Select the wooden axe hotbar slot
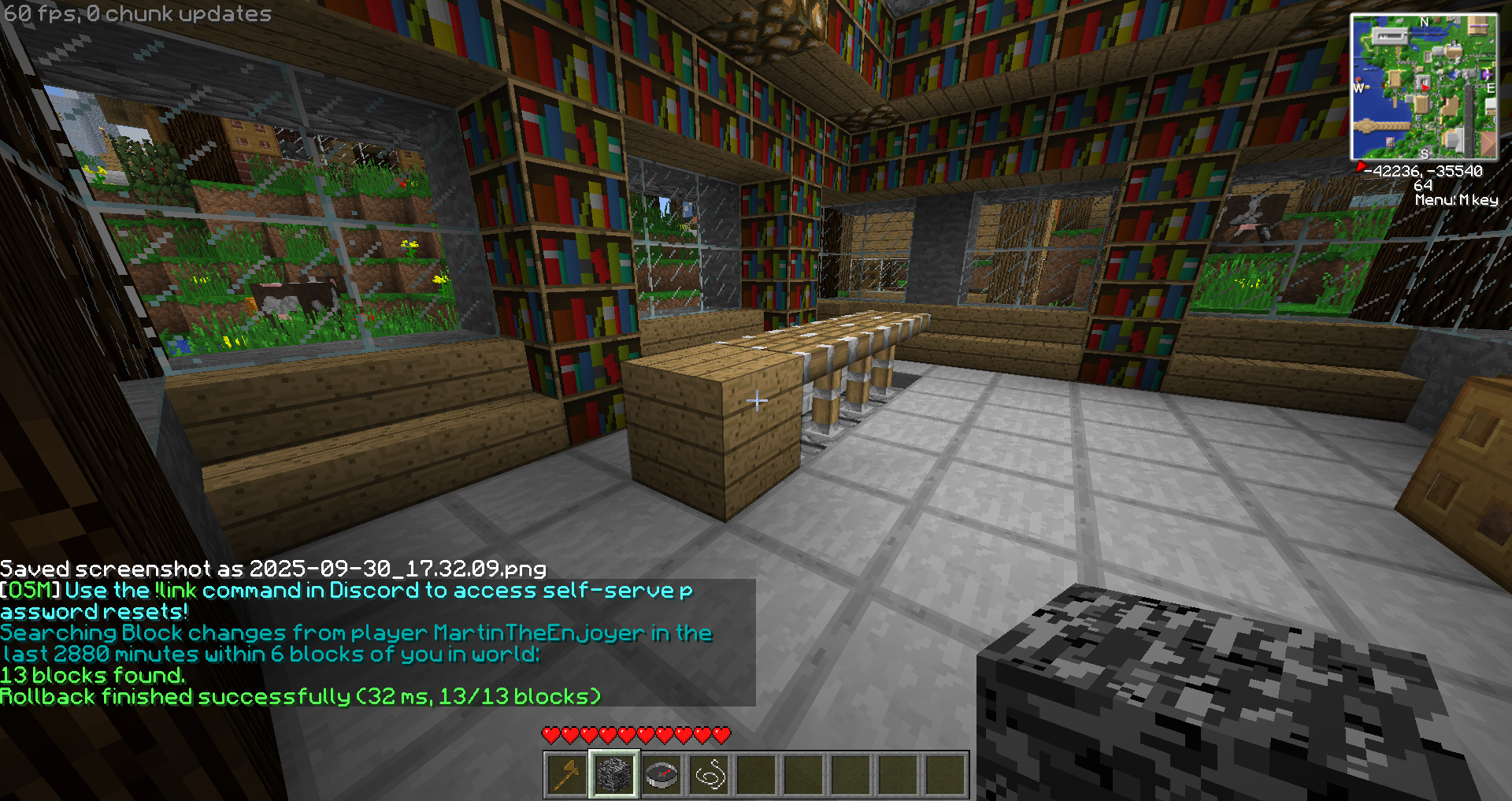Viewport: 1512px width, 801px height. [x=567, y=775]
